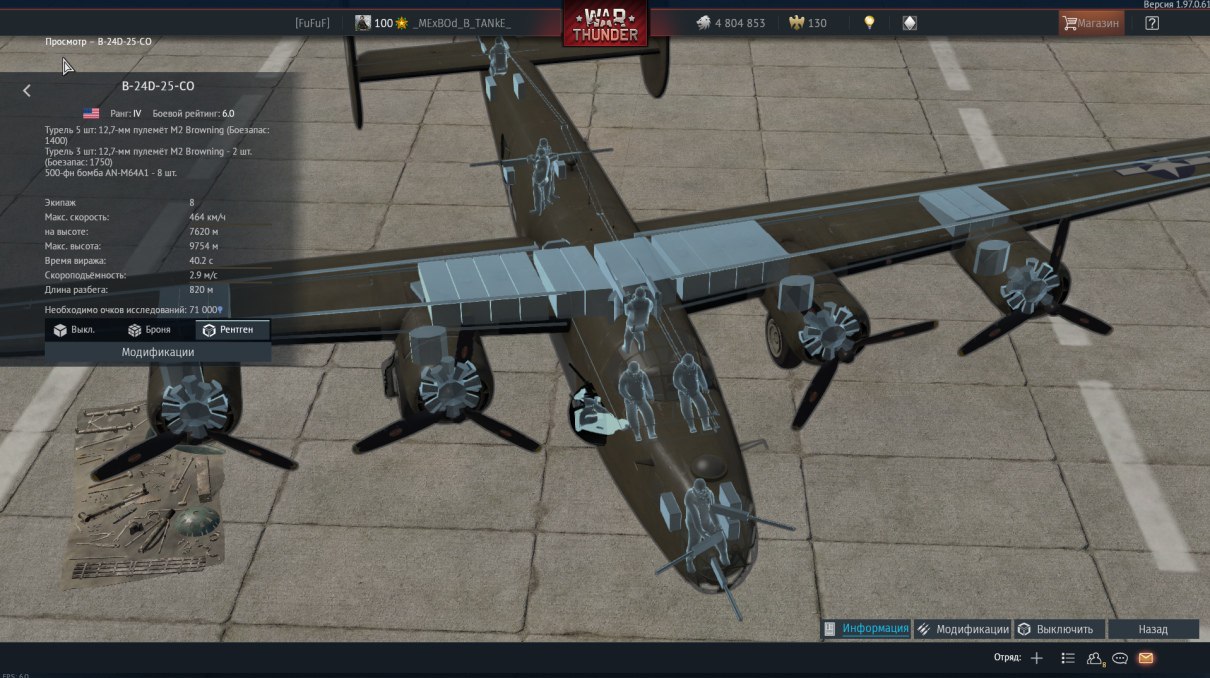Add a squad member with plus icon

(x=1037, y=658)
